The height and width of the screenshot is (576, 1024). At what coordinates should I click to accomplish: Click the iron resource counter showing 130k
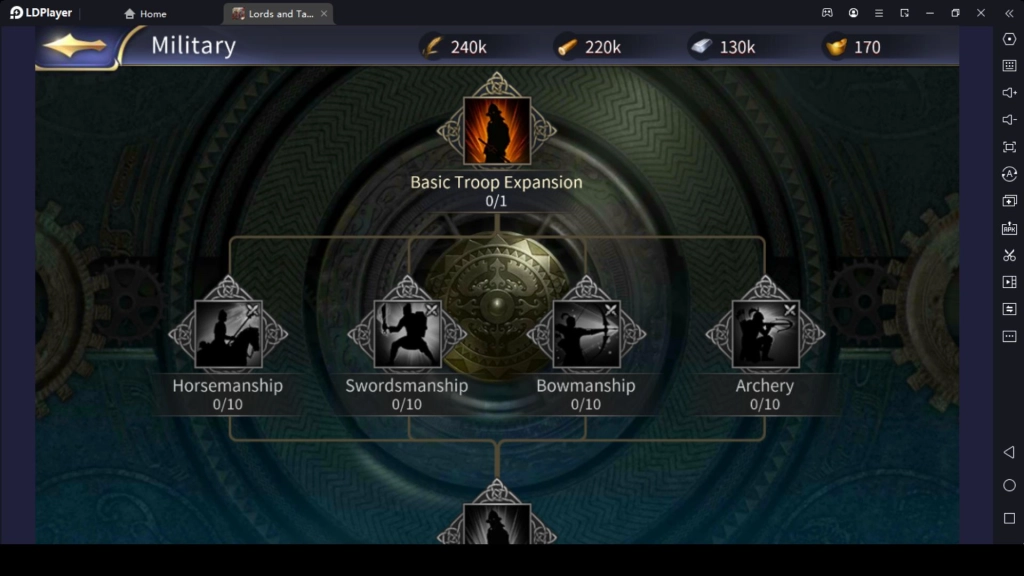(x=723, y=47)
